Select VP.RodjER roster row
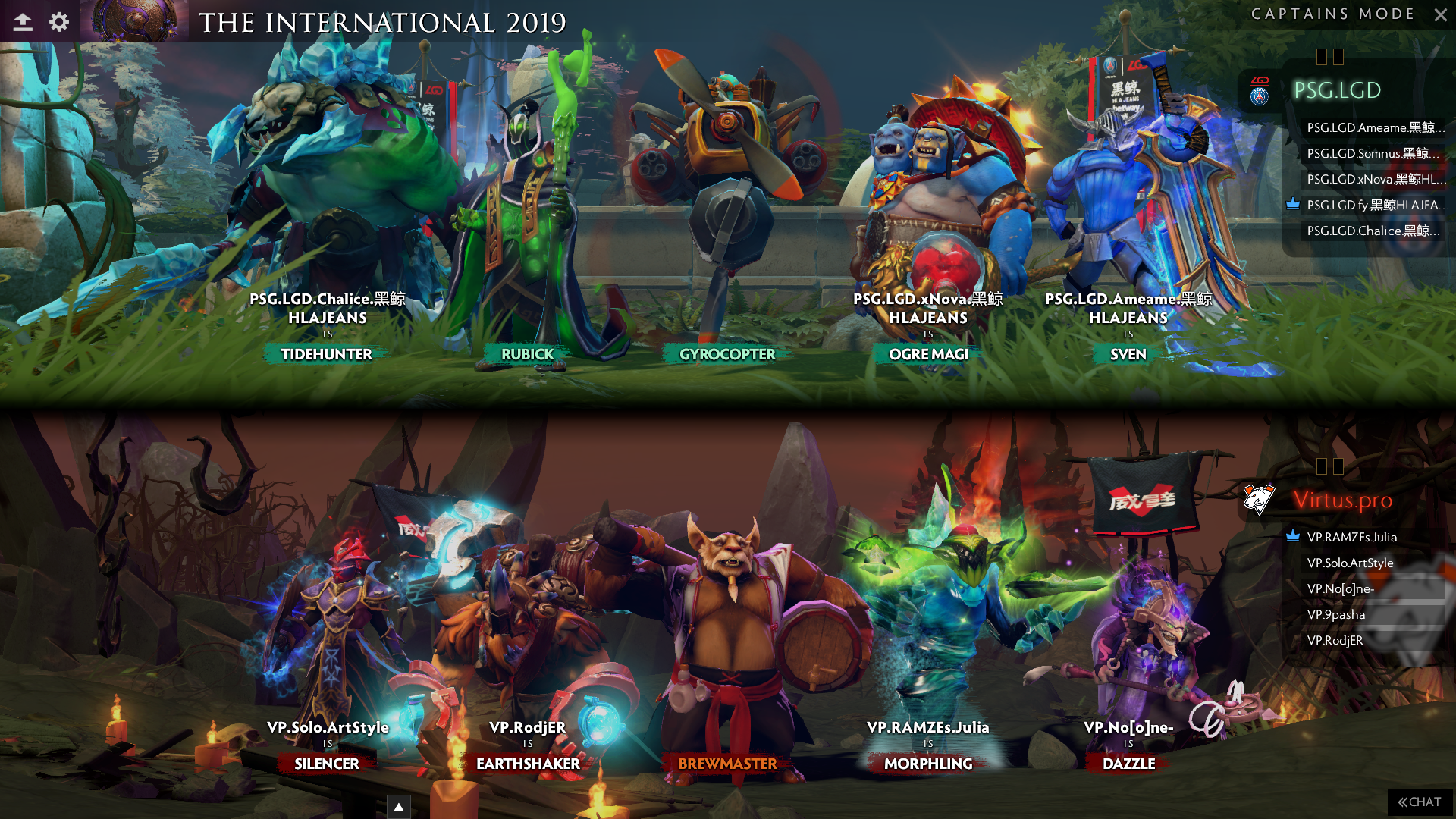Viewport: 1456px width, 819px height. pyautogui.click(x=1335, y=640)
